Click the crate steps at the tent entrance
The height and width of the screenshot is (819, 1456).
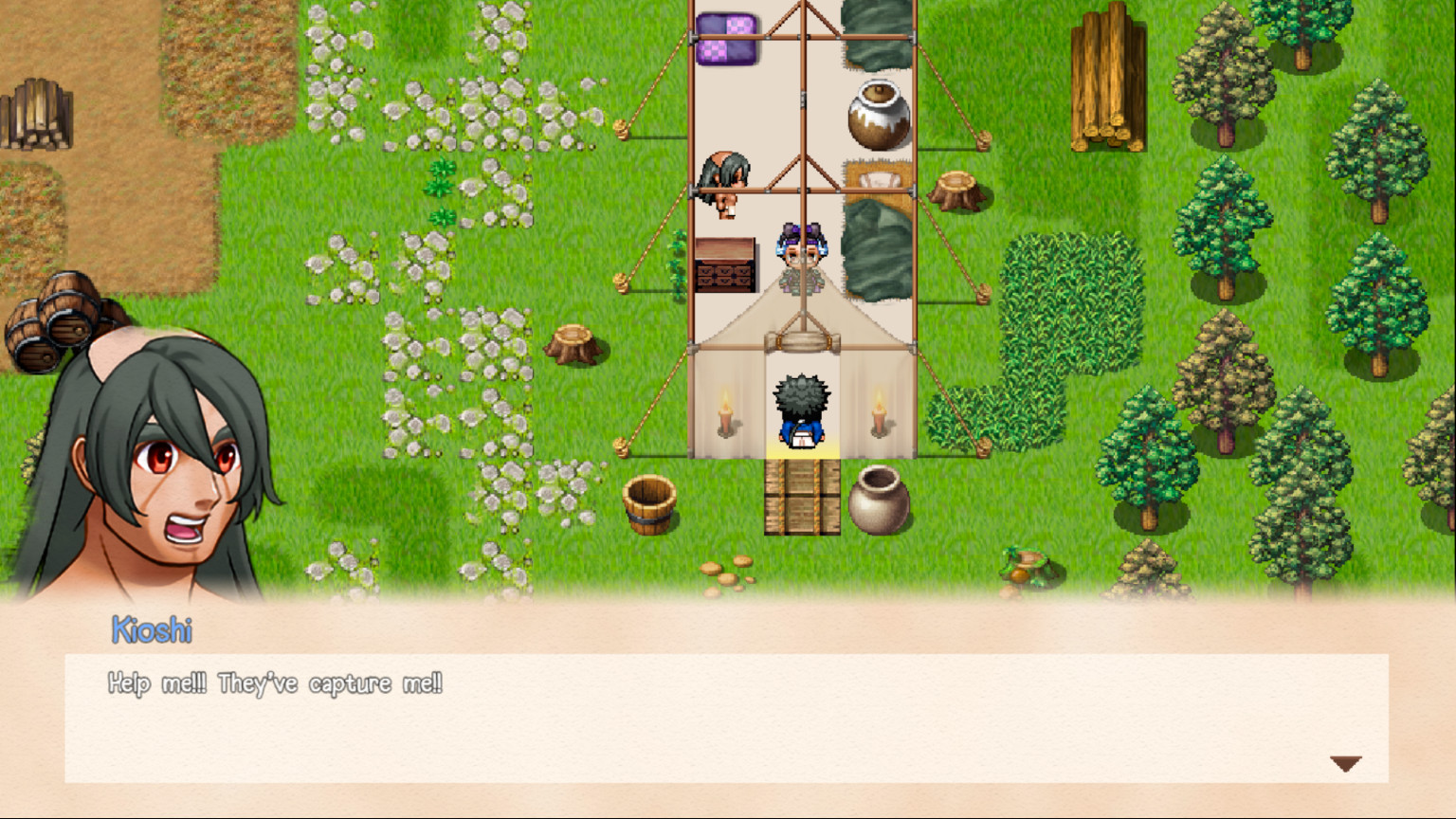[801, 498]
